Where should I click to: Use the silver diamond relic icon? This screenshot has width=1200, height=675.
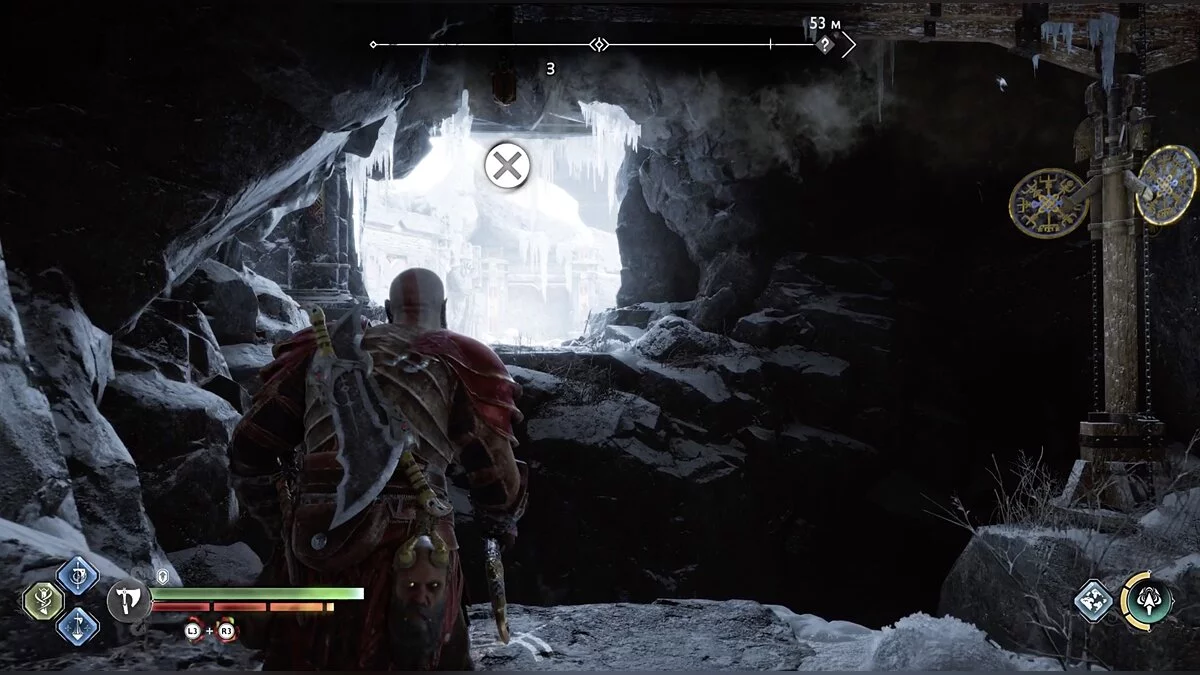click(1094, 600)
